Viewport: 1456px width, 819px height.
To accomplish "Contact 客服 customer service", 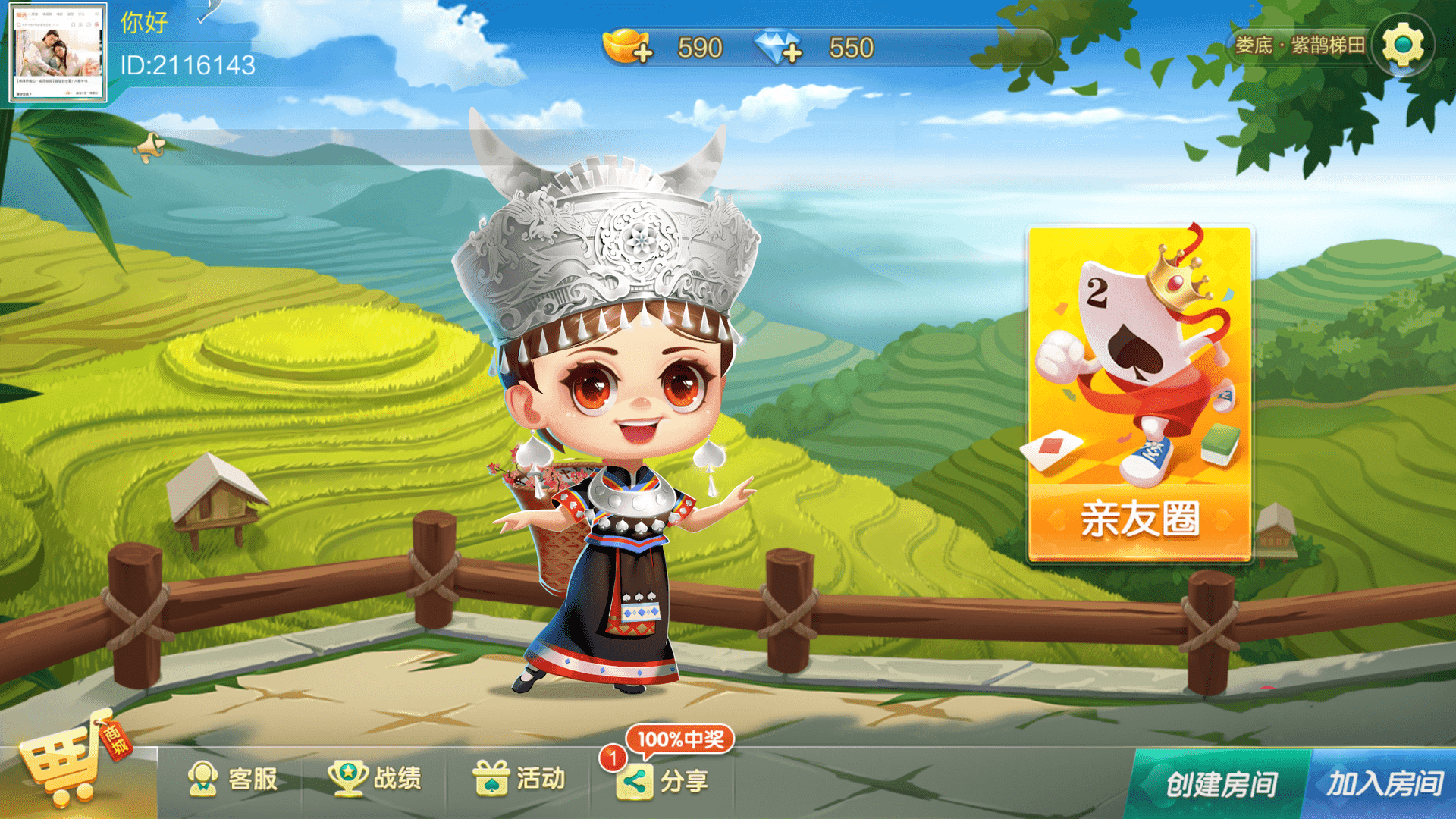I will point(232,779).
